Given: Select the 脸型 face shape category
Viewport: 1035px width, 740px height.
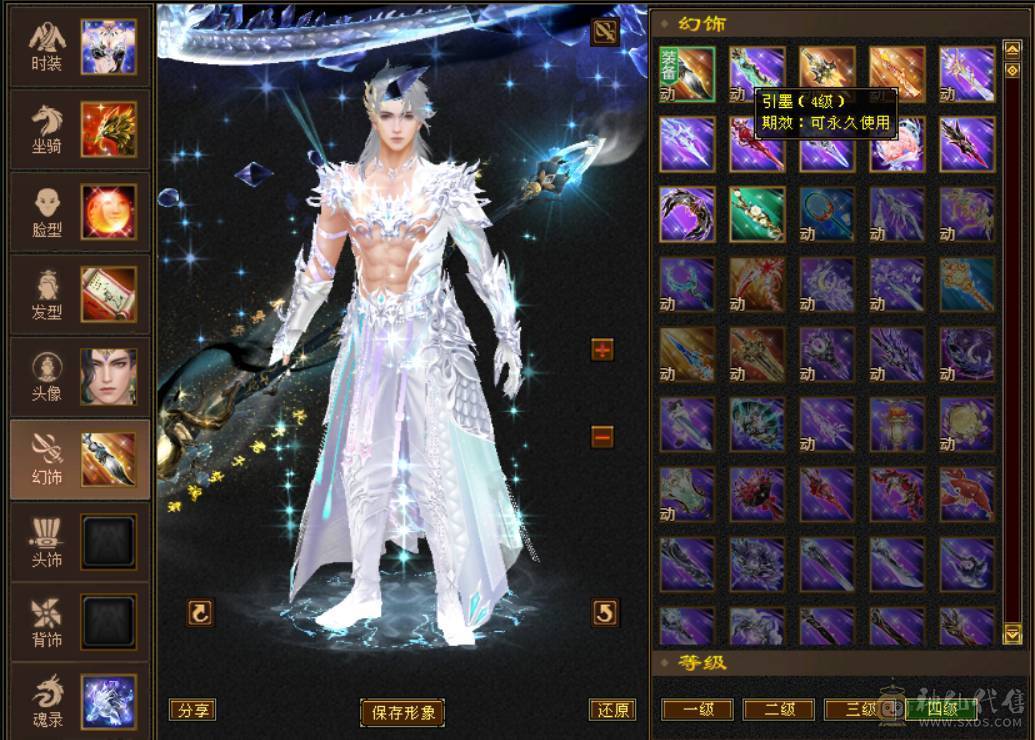Looking at the screenshot, I should 78,212.
